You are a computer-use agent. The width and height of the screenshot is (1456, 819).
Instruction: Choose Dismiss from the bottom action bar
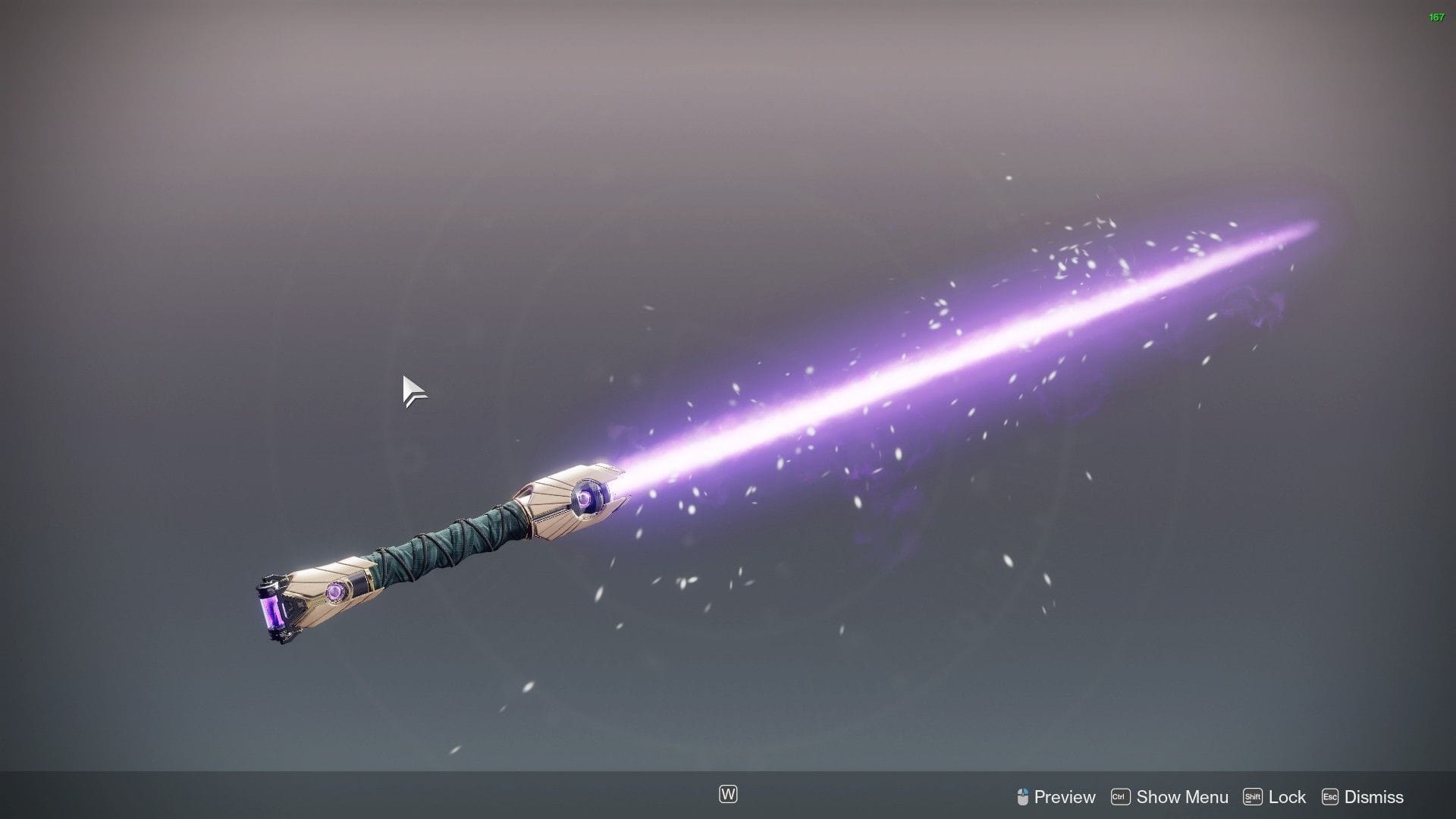(1373, 796)
